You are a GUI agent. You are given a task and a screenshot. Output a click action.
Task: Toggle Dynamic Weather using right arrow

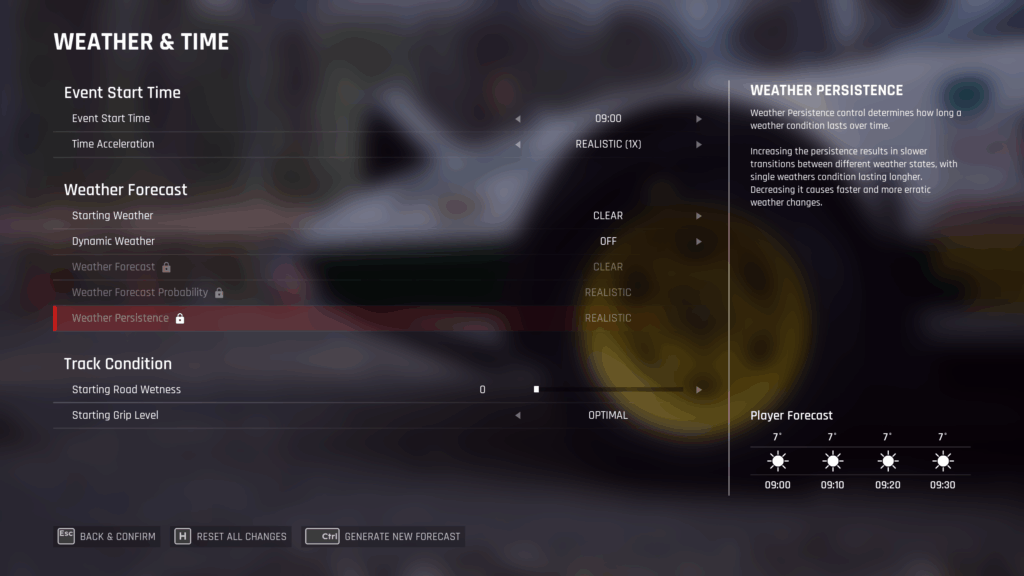coord(699,241)
